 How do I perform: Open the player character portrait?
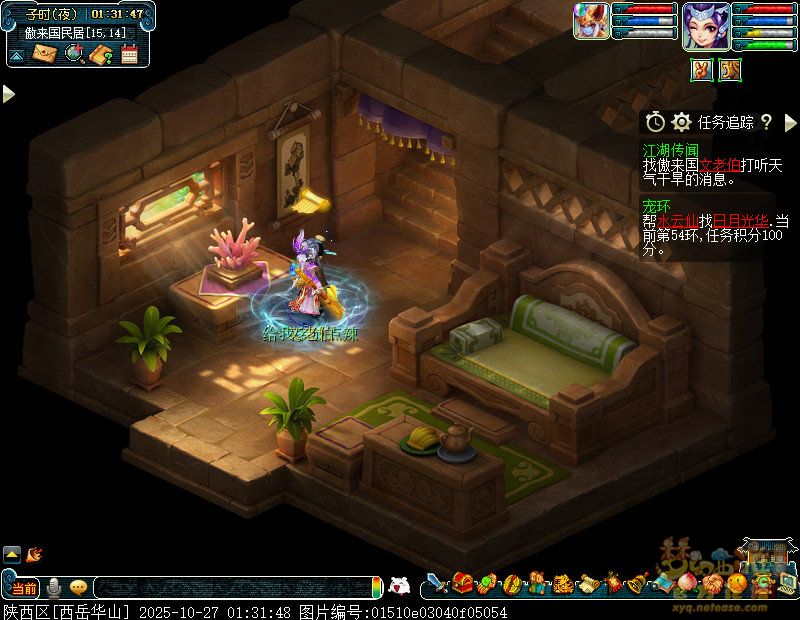pyautogui.click(x=704, y=25)
